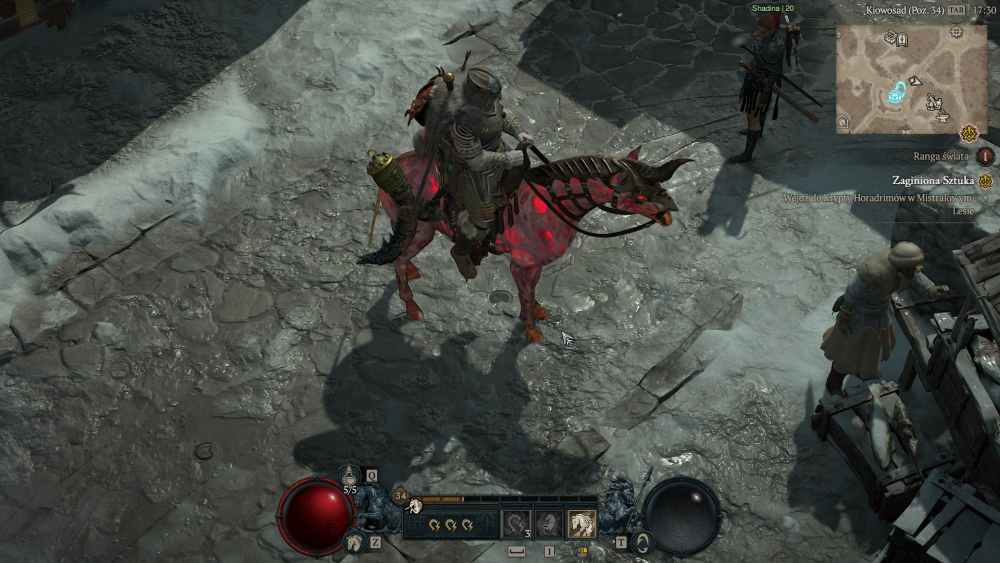Click the small golden indicator below hotbar
The image size is (1000, 563).
pyautogui.click(x=582, y=550)
